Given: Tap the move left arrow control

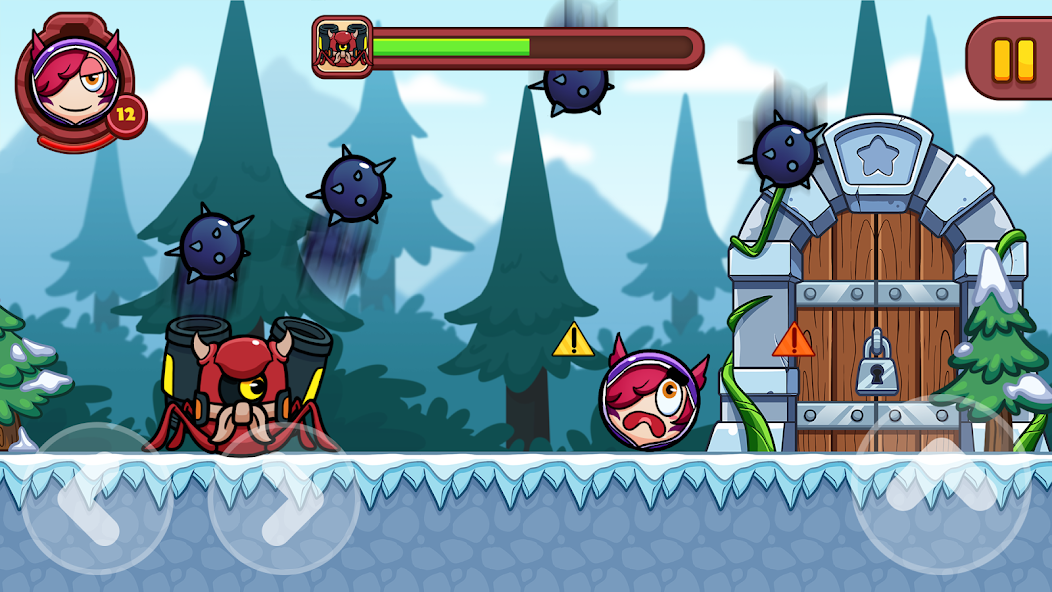Looking at the screenshot, I should 97,498.
